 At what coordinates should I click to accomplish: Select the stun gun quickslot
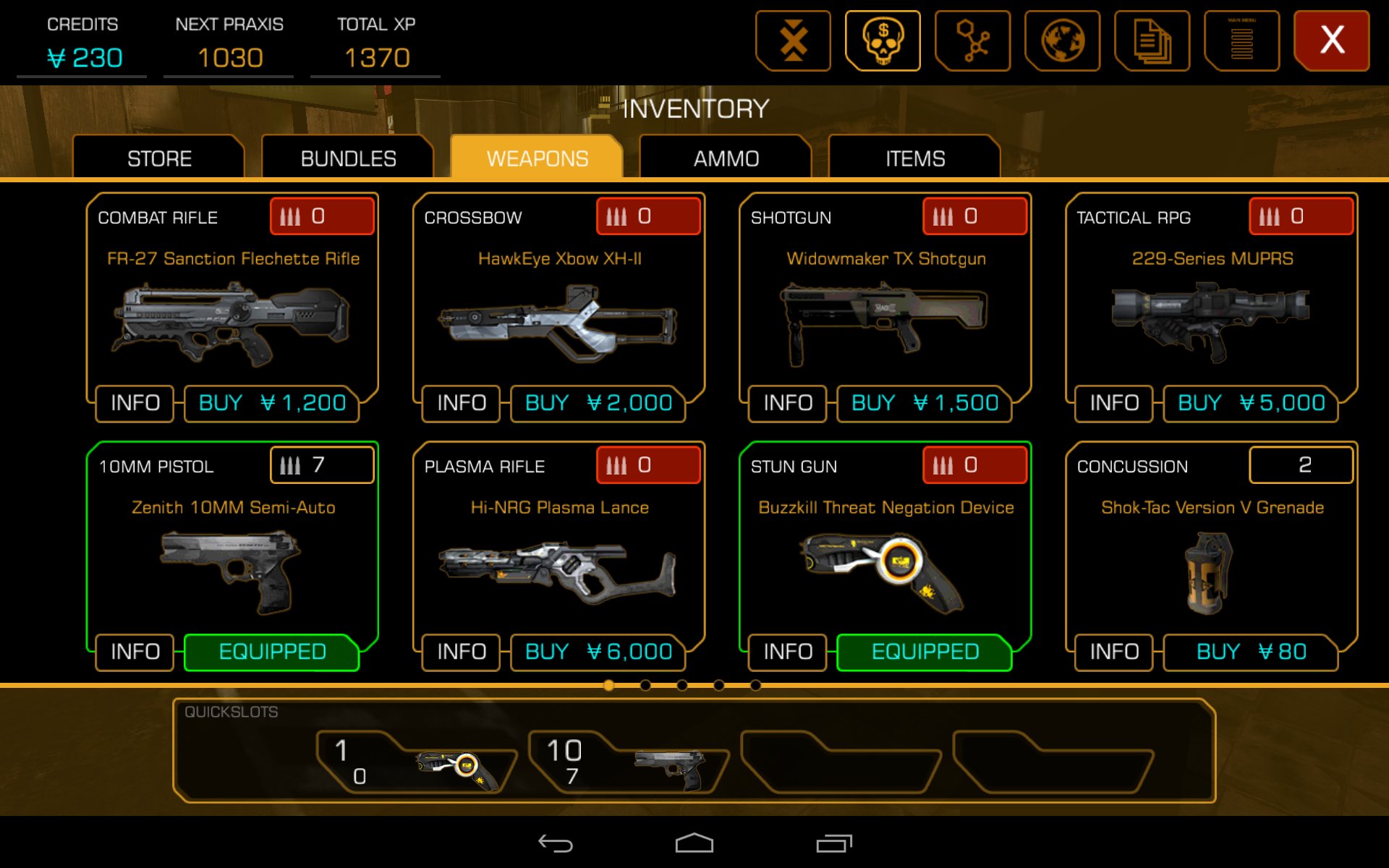[418, 763]
